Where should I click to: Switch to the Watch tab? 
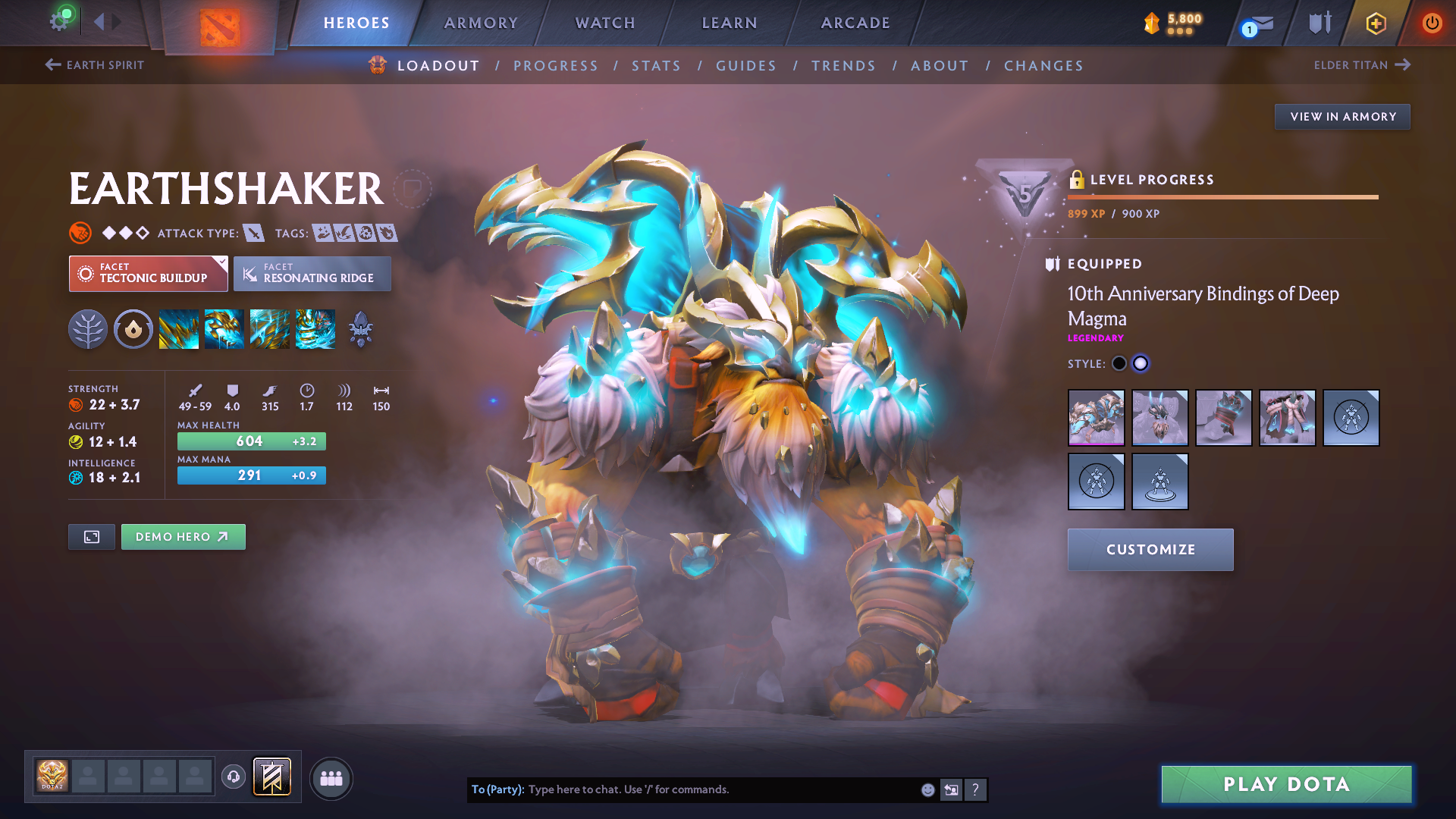point(605,23)
